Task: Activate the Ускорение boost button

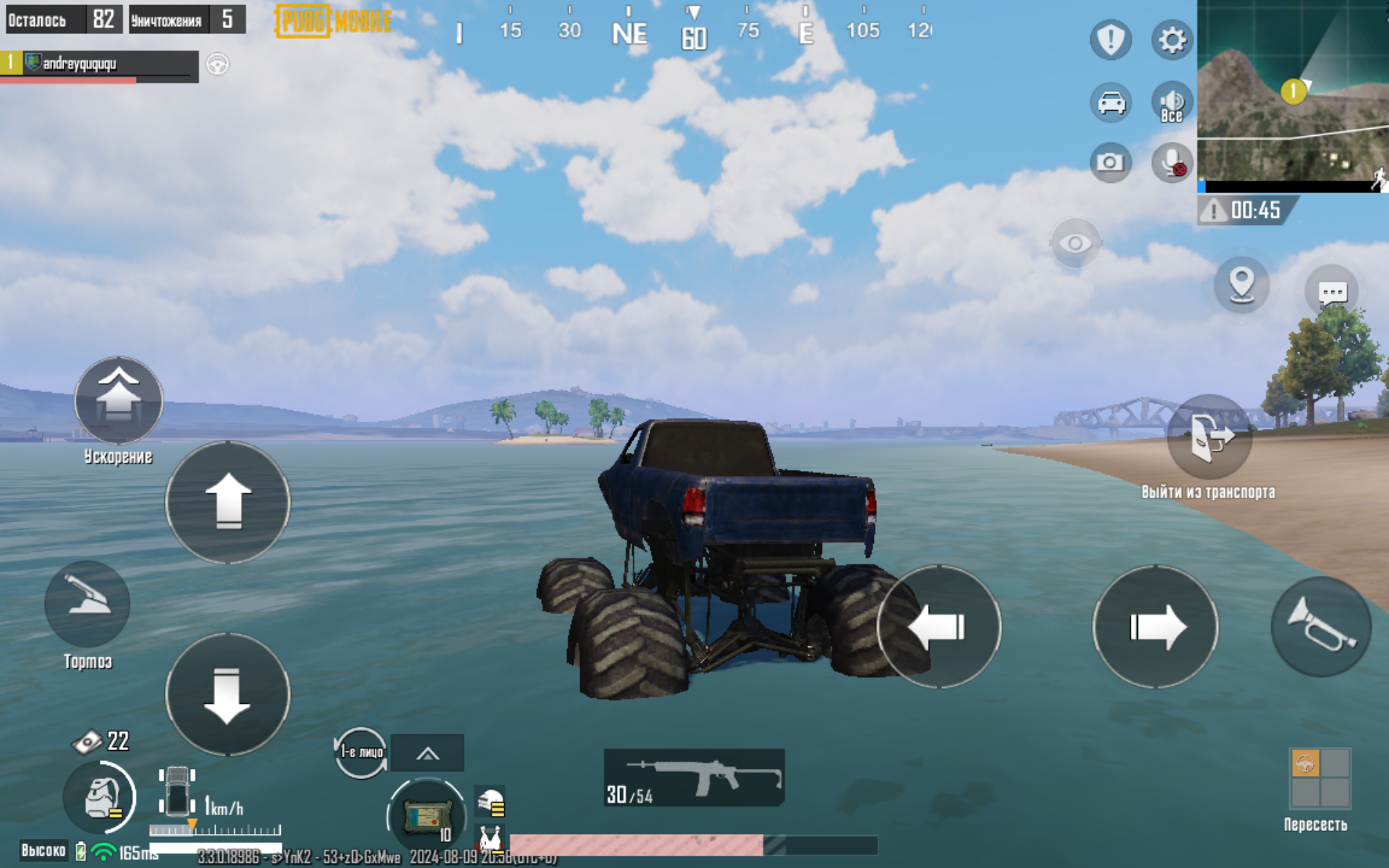Action: (119, 400)
